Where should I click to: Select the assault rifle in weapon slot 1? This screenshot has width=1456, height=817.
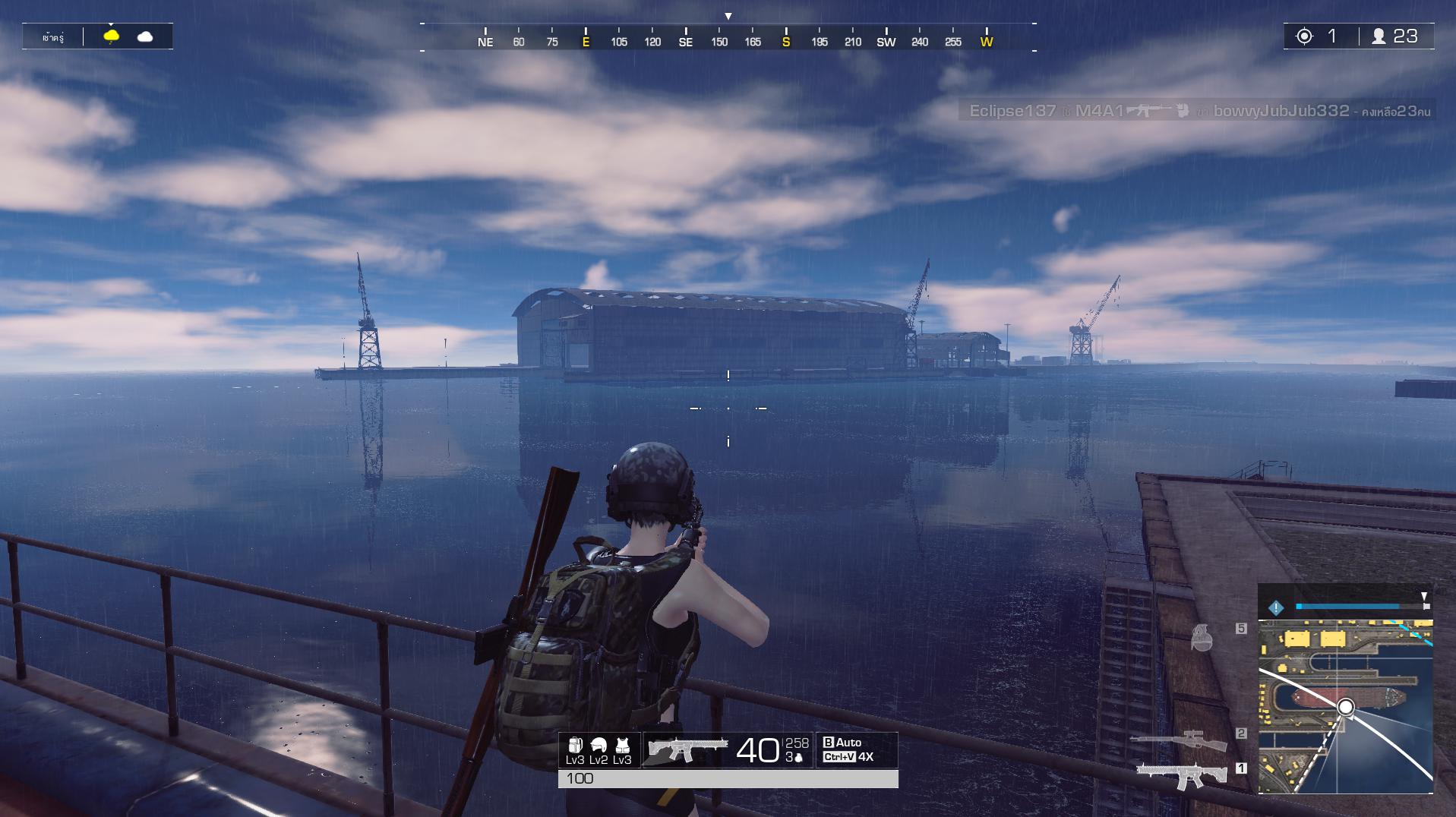coord(1181,775)
